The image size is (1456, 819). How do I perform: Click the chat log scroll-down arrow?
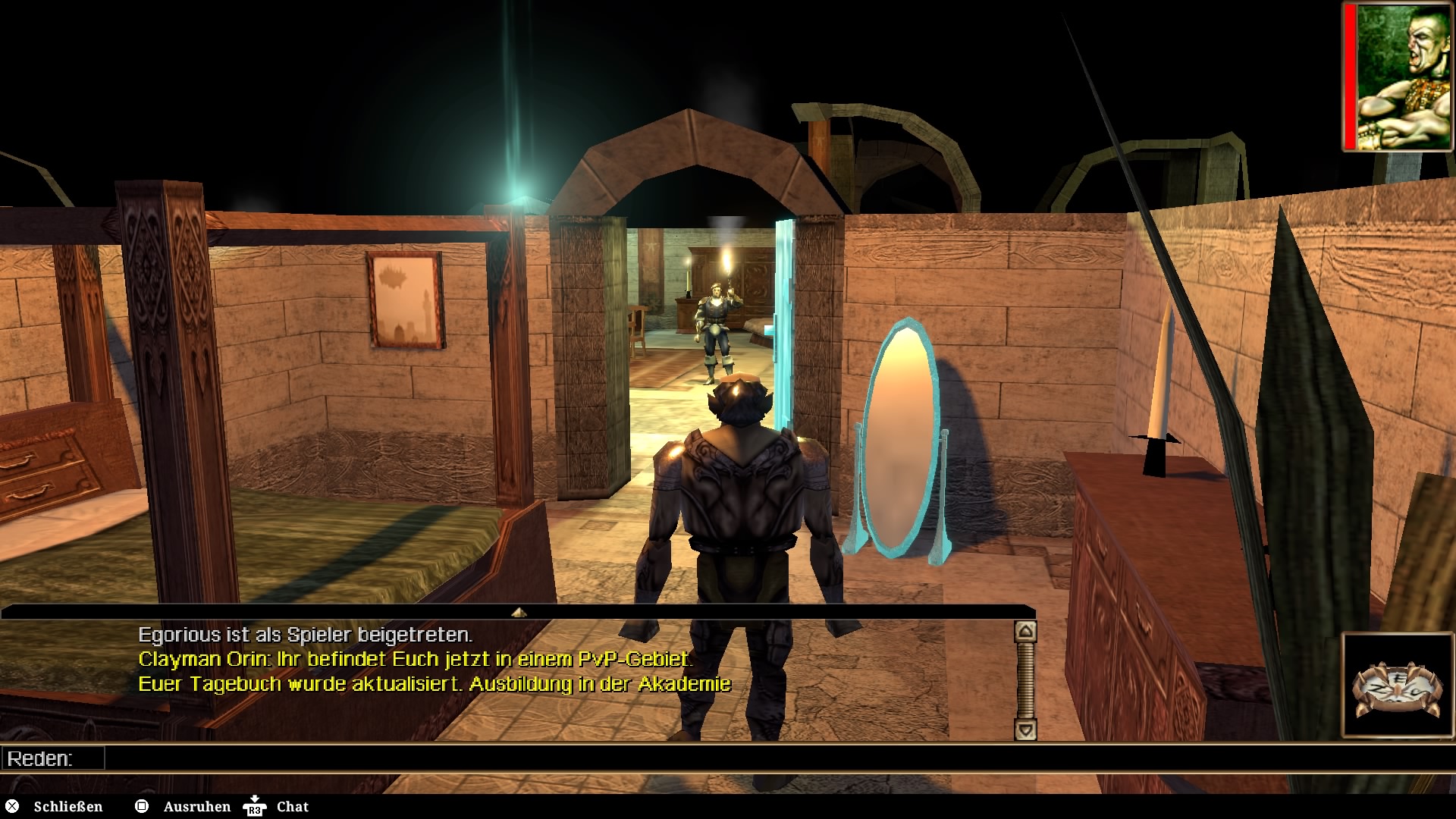1025,730
